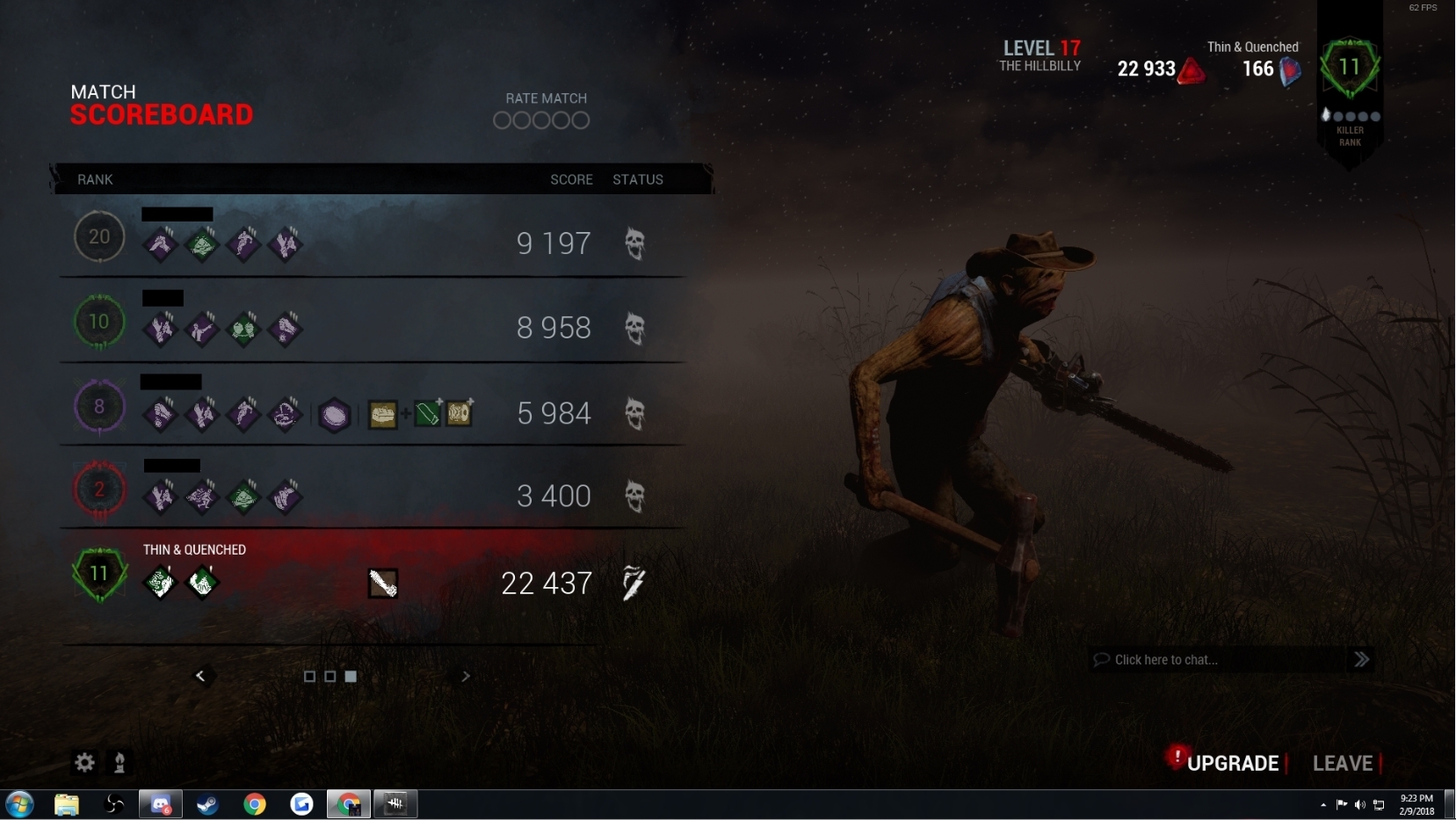Expand the chat panel with the double chevron

(x=1361, y=658)
